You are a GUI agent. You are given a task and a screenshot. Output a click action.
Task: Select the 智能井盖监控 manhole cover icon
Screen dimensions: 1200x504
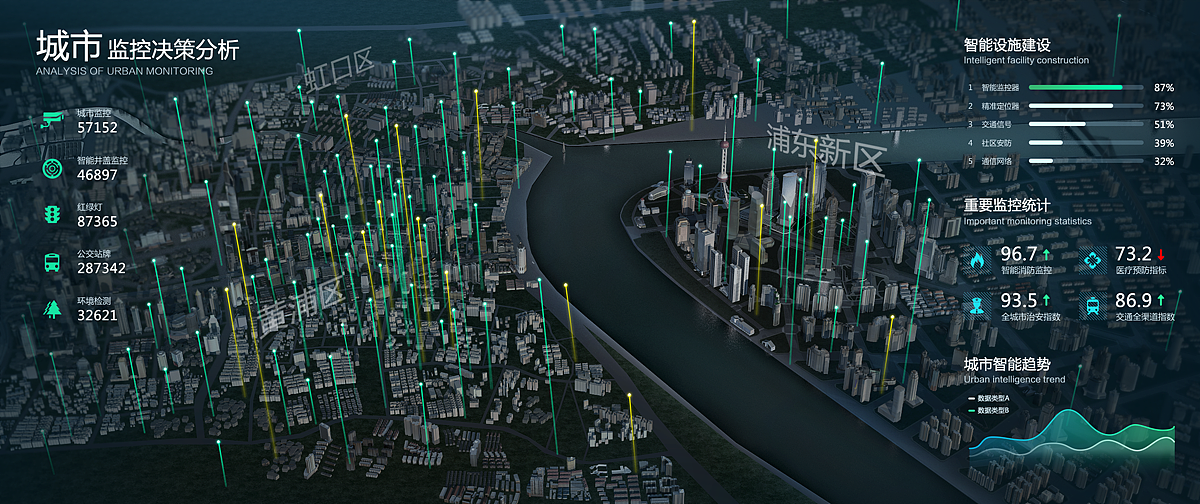click(51, 168)
